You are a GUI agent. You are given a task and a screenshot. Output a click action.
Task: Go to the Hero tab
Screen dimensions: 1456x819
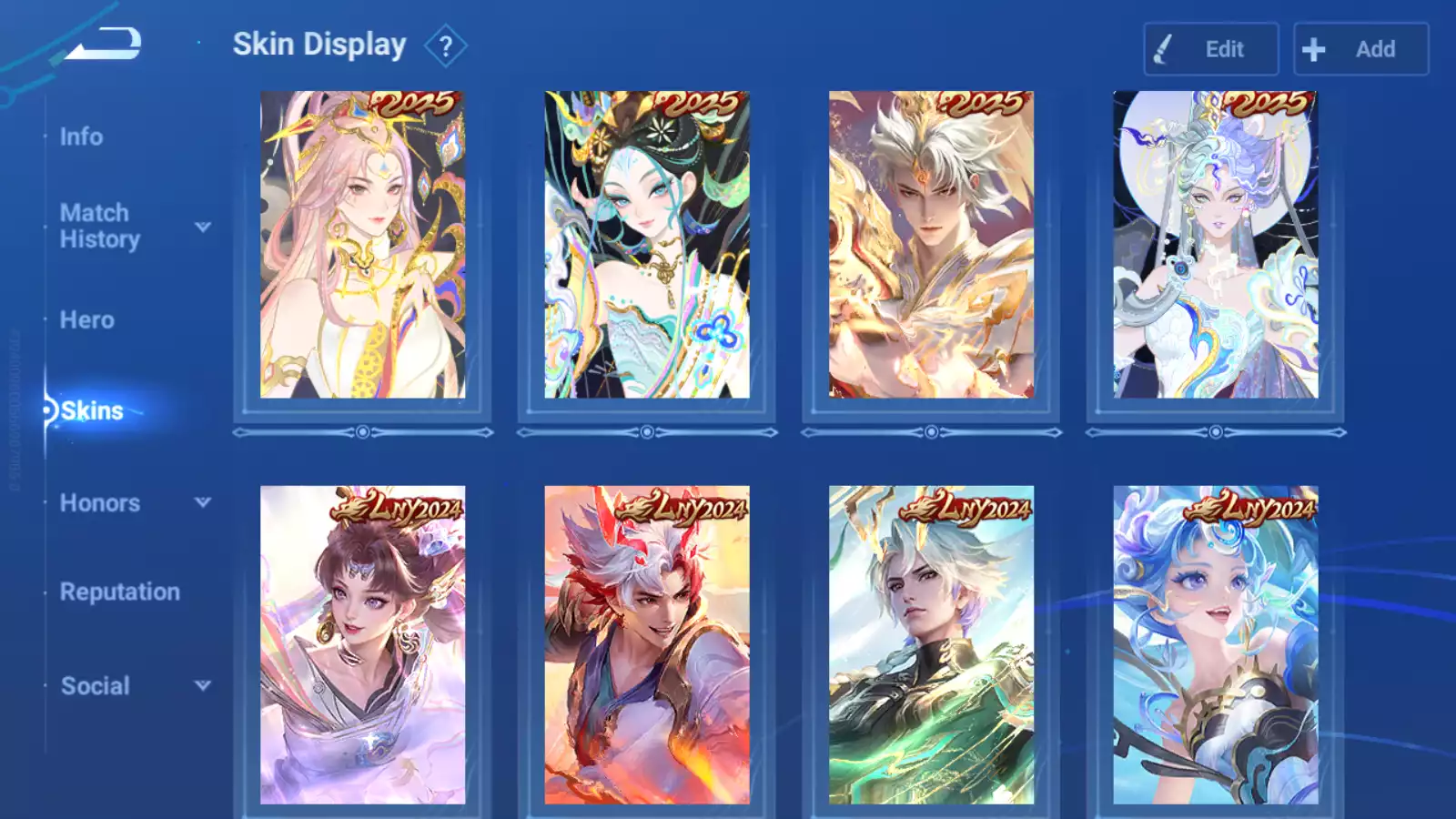coord(86,320)
